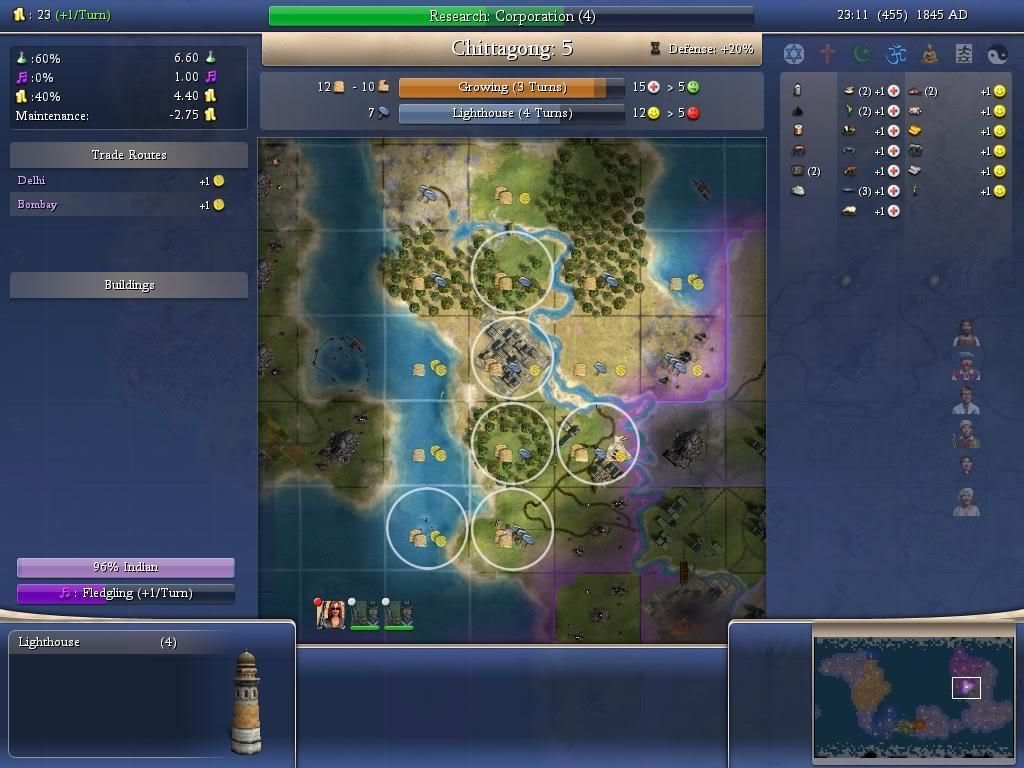The width and height of the screenshot is (1024, 768).
Task: Choose the red Christianity cross icon
Action: pyautogui.click(x=828, y=53)
